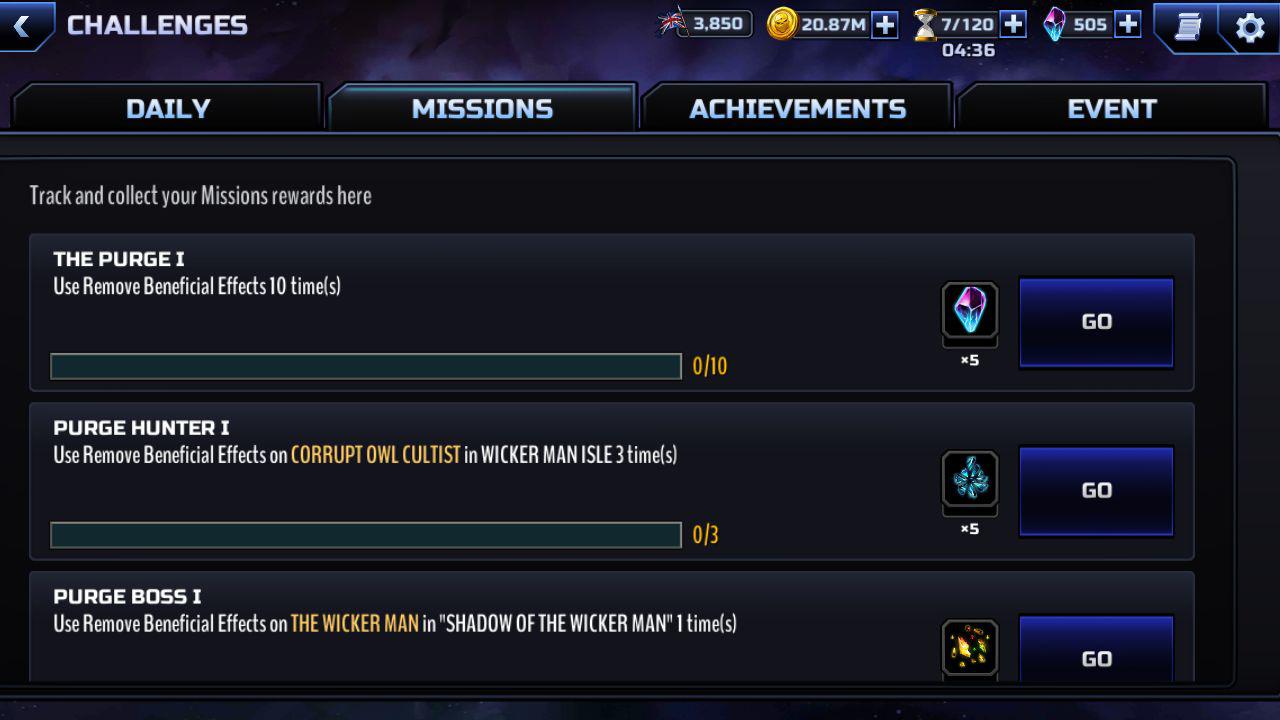Image resolution: width=1280 pixels, height=720 pixels.
Task: Add more gold coins with plus button
Action: point(885,25)
